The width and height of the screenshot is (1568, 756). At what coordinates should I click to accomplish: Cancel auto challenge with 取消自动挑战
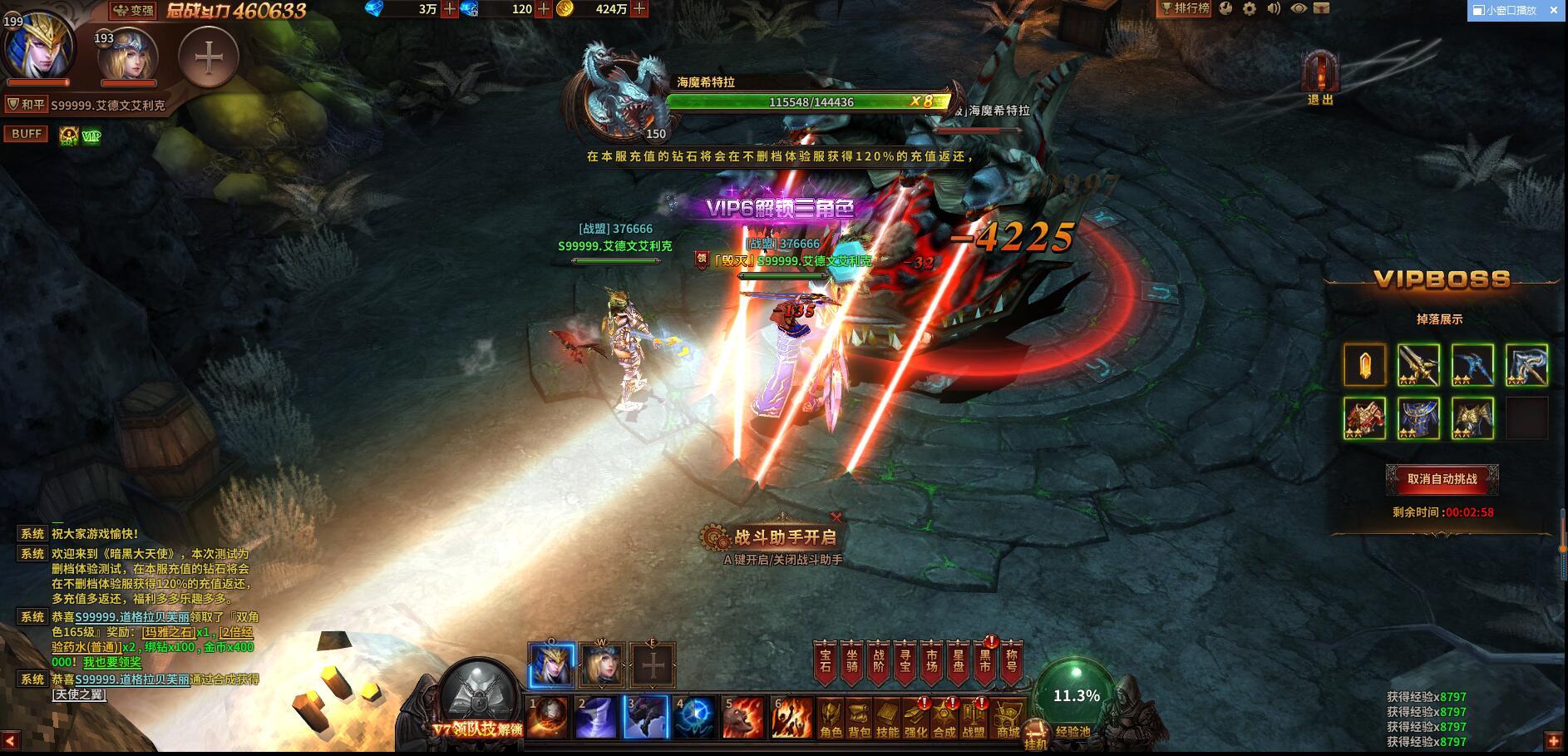1442,479
